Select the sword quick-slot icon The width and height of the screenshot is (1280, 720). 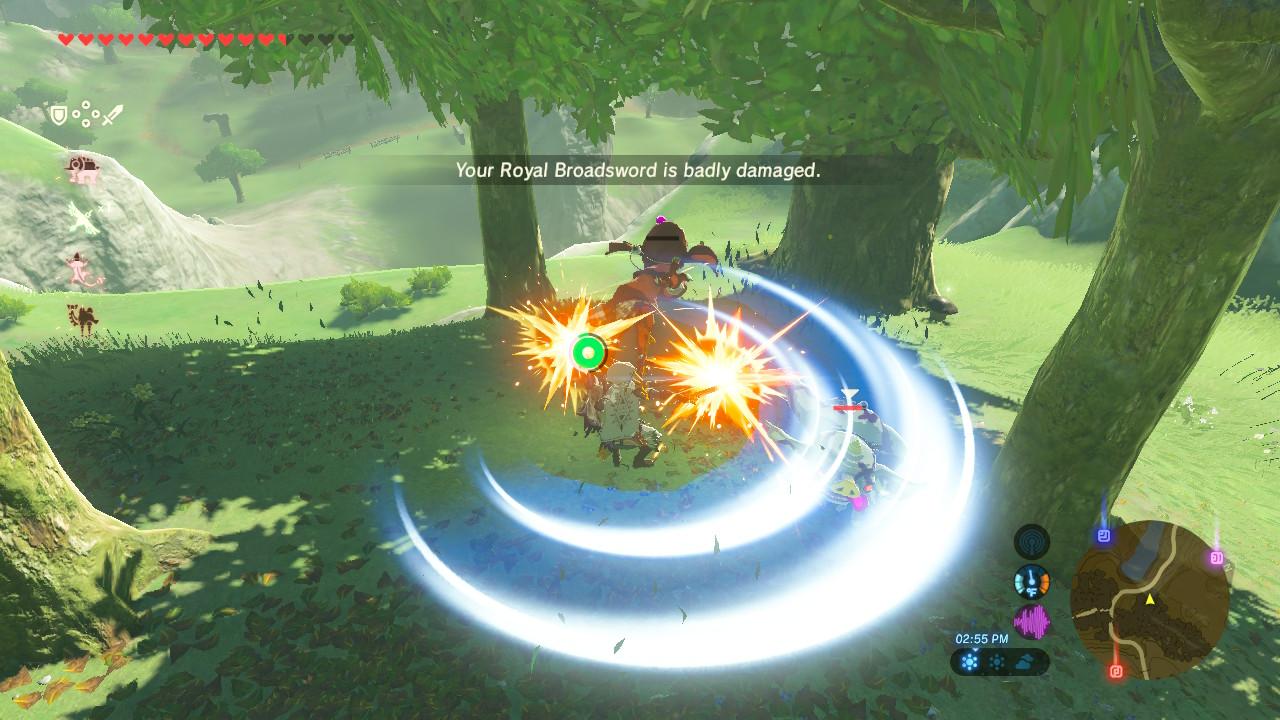[x=111, y=115]
